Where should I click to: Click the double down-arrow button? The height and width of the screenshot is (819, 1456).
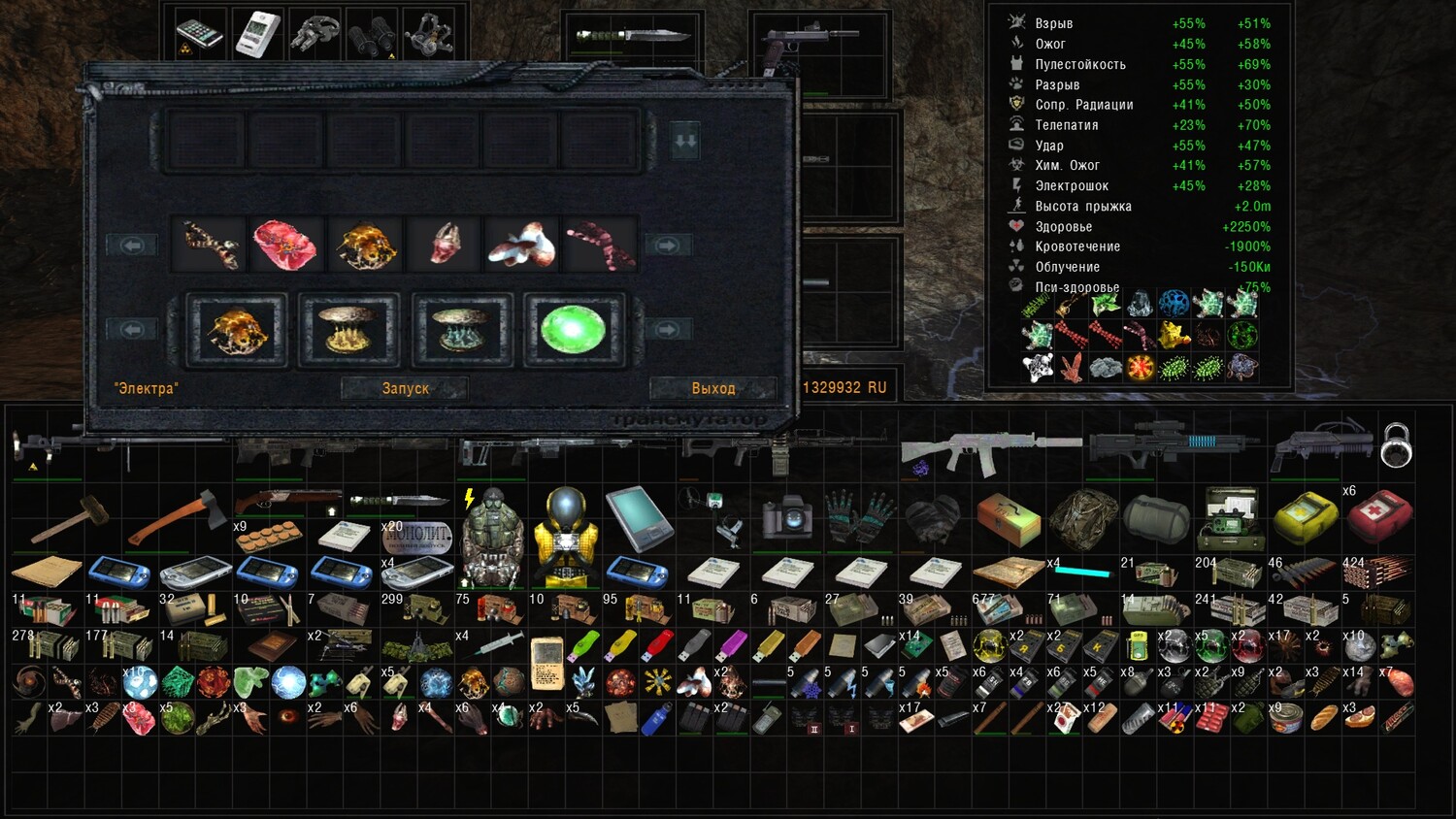[685, 142]
